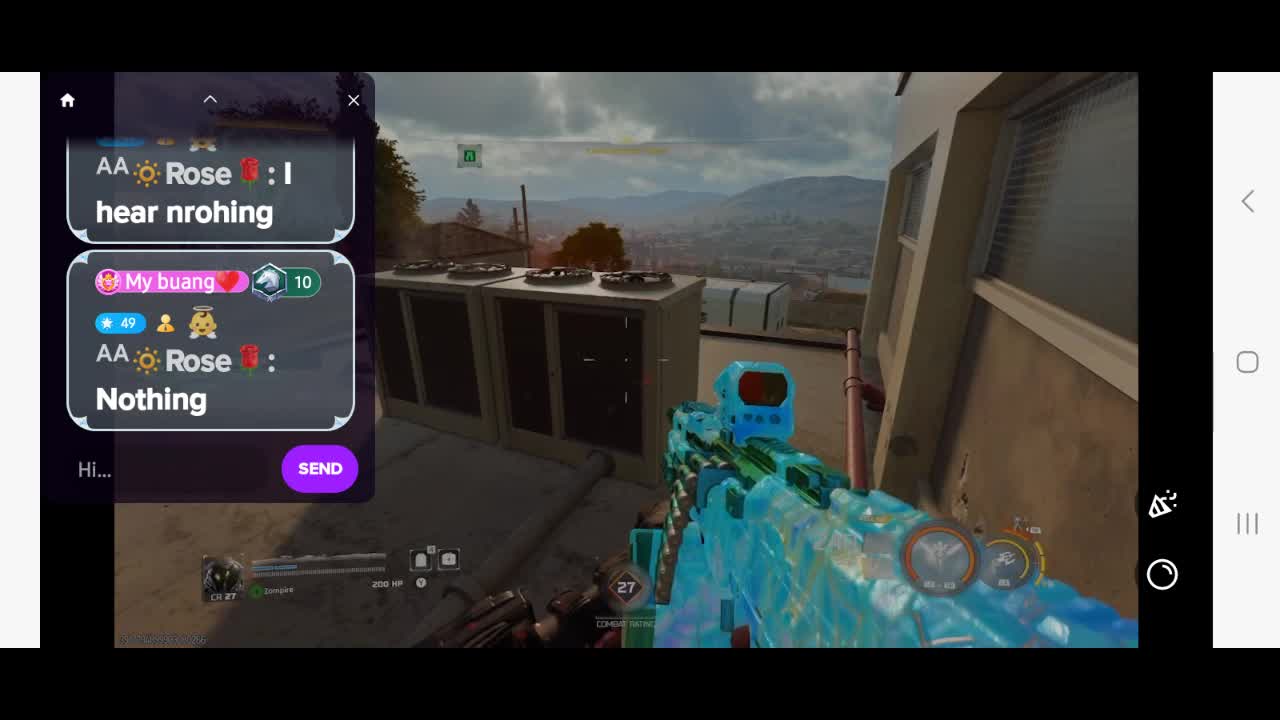Select the large circular field upgrade icon
This screenshot has width=1280, height=720.
(x=942, y=557)
